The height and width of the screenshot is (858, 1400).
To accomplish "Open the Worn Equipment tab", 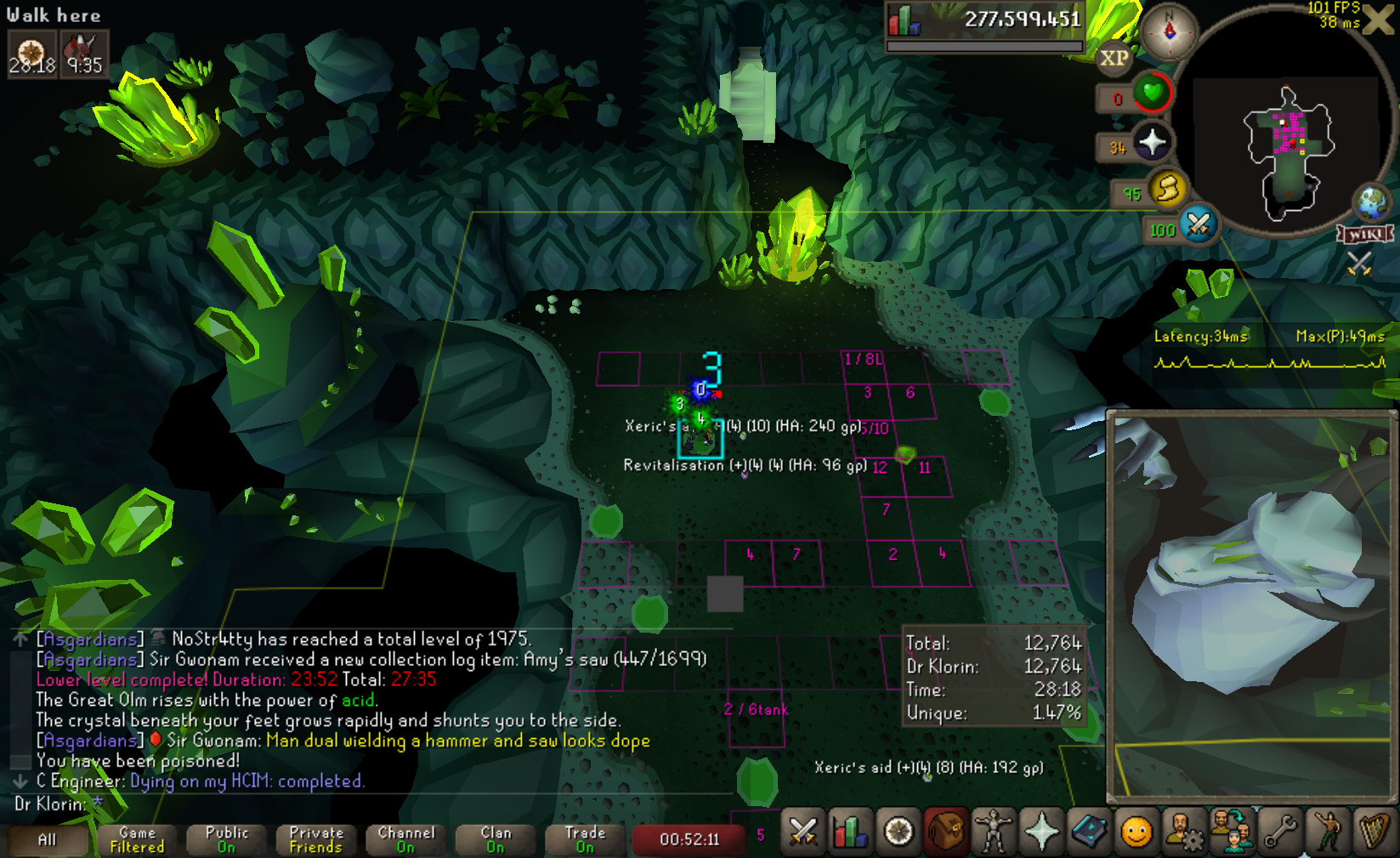I will (x=993, y=831).
